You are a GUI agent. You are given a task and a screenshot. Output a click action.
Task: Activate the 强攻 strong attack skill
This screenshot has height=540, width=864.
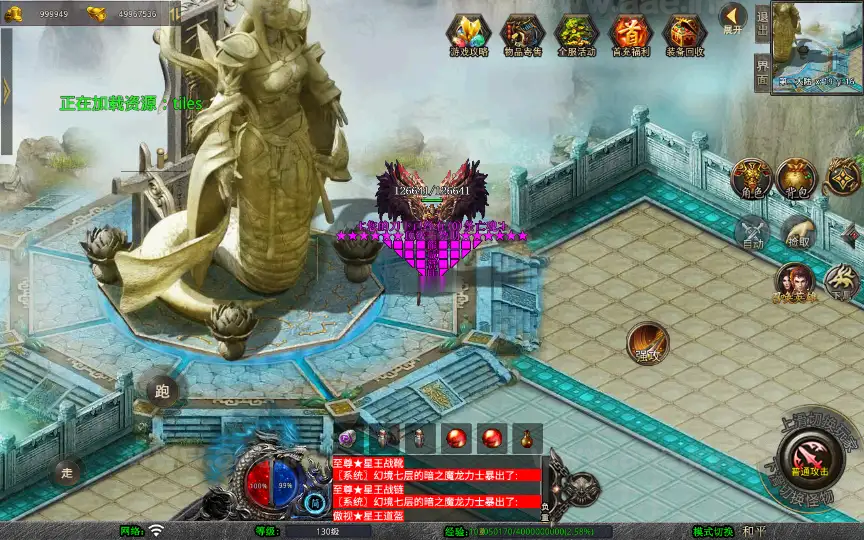pos(648,343)
